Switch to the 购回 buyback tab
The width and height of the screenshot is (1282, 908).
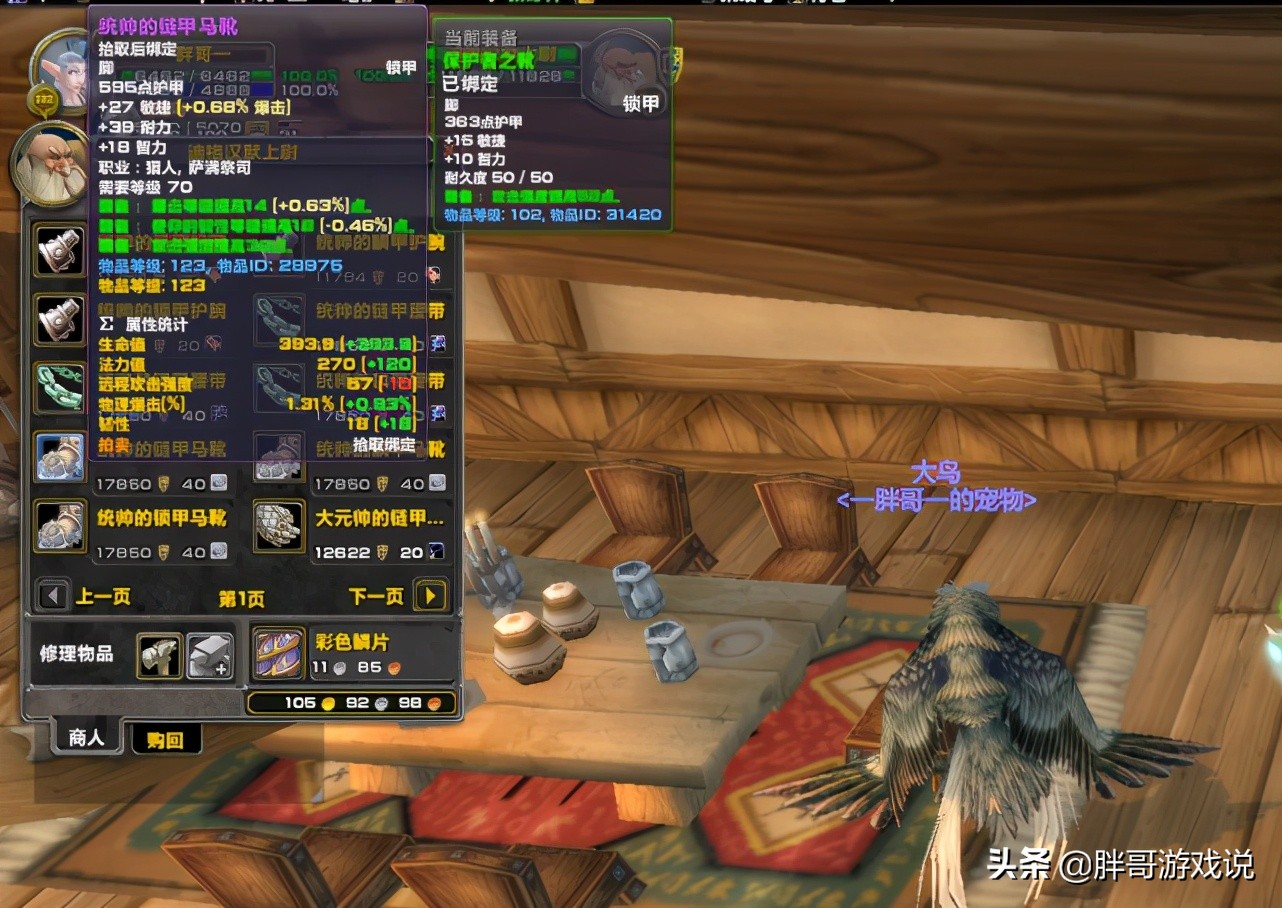coord(166,740)
